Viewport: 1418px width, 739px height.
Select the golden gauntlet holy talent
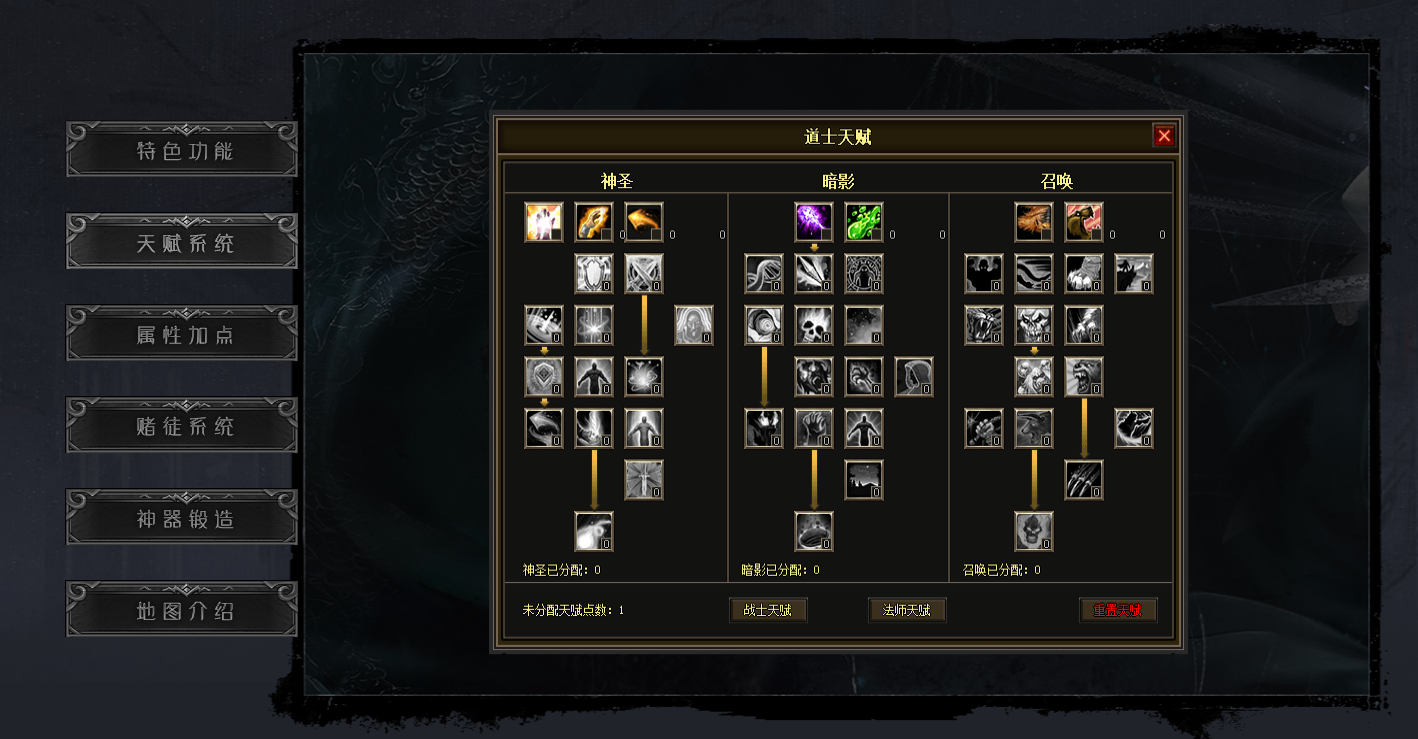click(x=594, y=222)
